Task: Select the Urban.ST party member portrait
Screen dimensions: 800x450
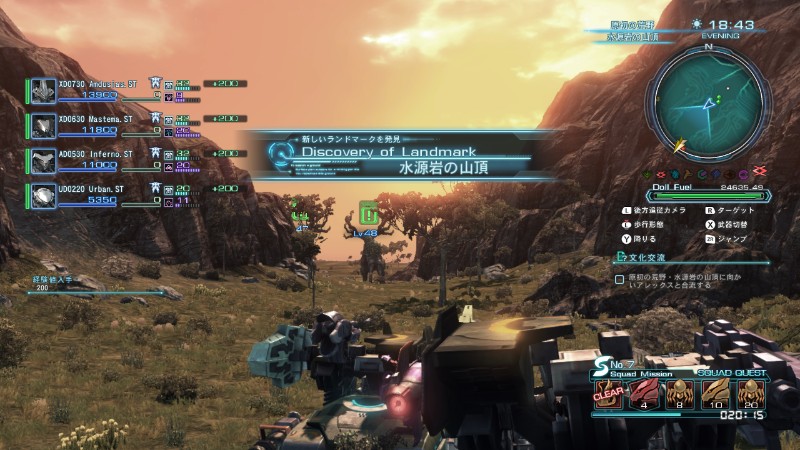Action: pos(43,195)
